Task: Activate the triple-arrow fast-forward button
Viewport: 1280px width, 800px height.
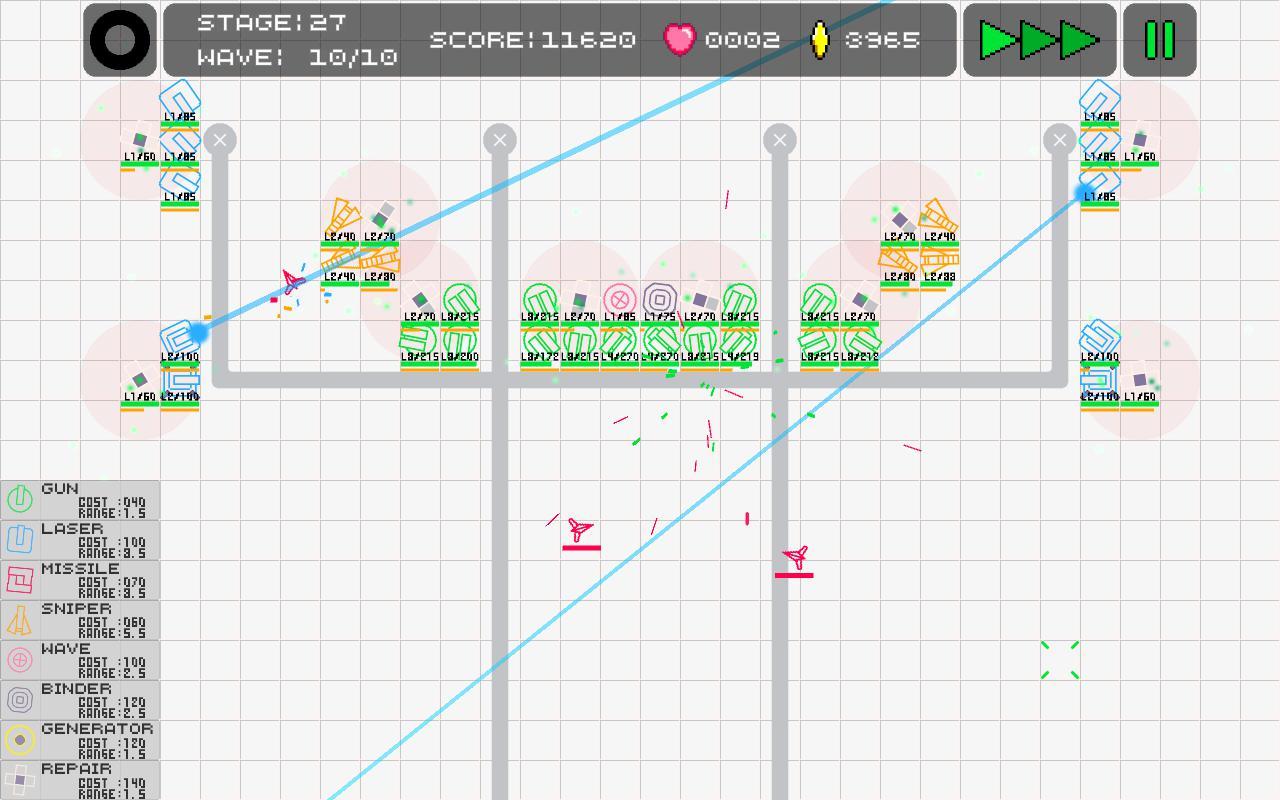Action: [x=1039, y=41]
